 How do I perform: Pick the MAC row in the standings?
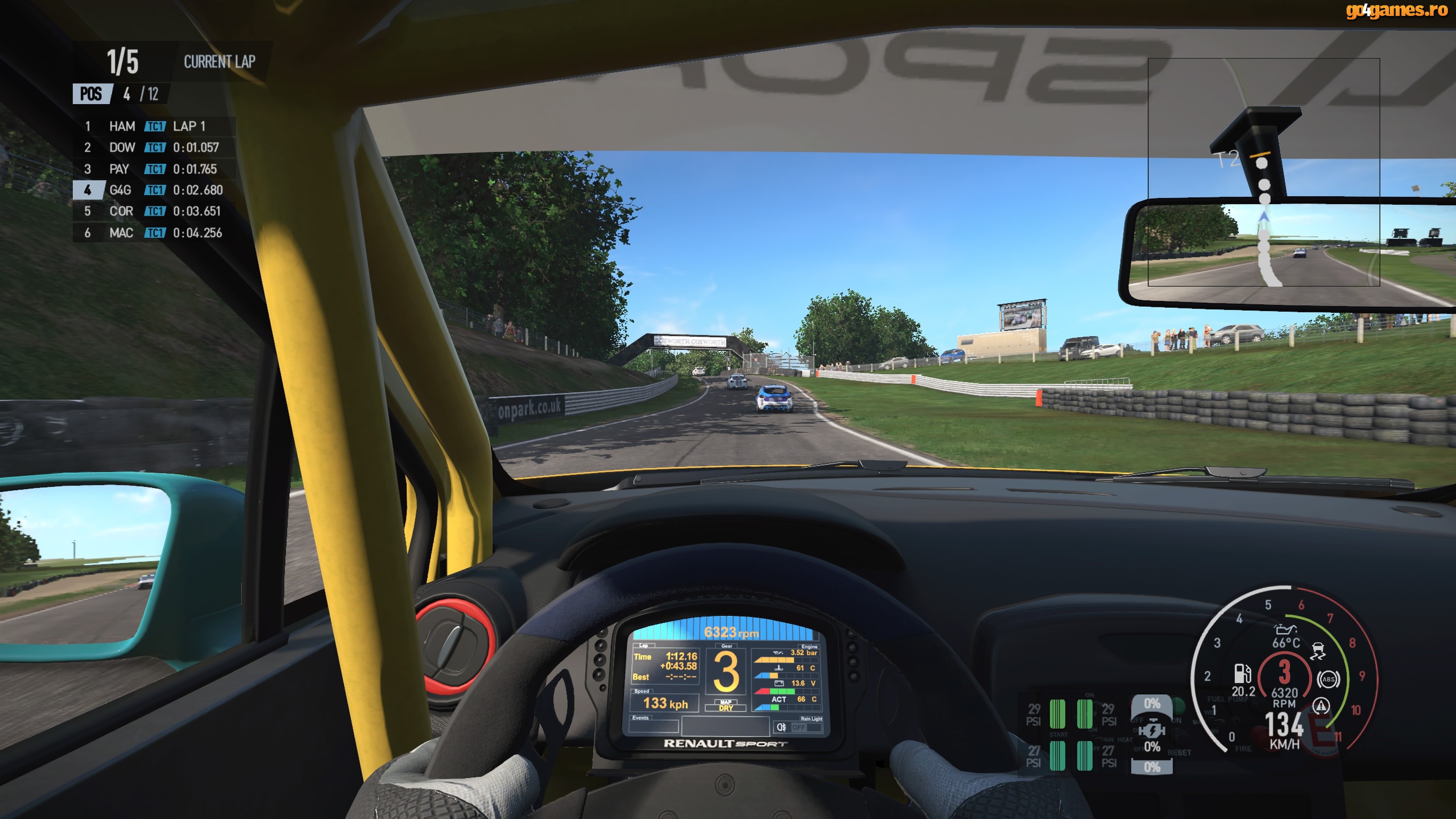pos(152,233)
